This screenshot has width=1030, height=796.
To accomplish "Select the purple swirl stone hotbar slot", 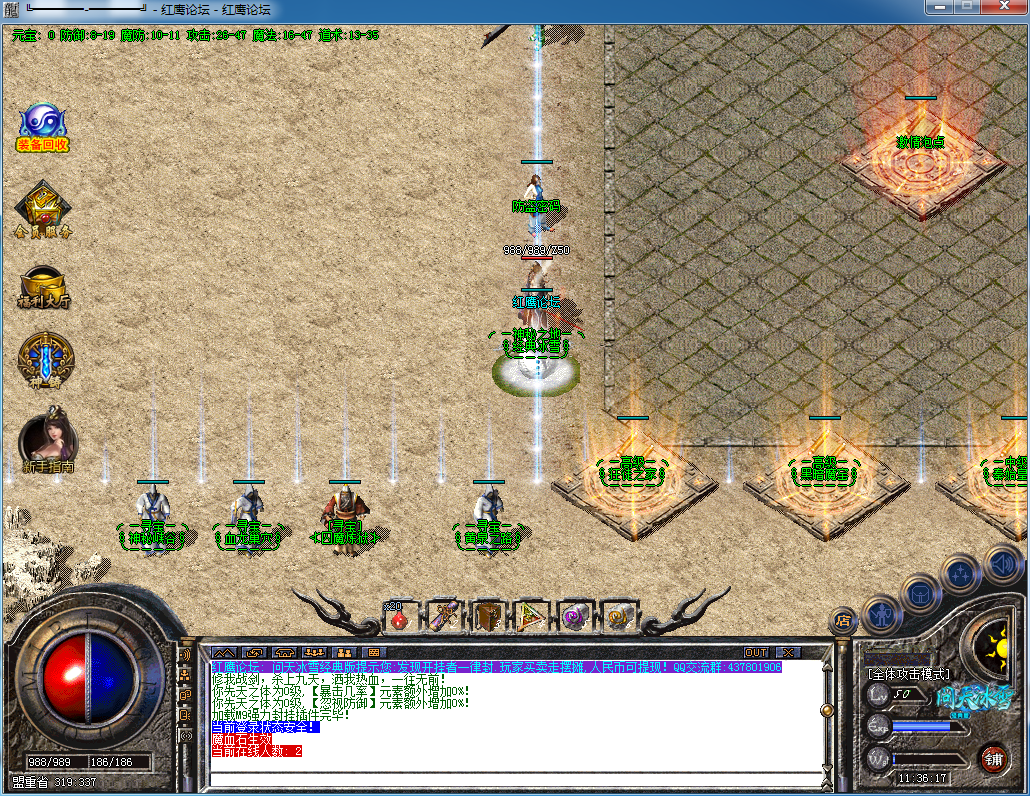I will pyautogui.click(x=575, y=617).
